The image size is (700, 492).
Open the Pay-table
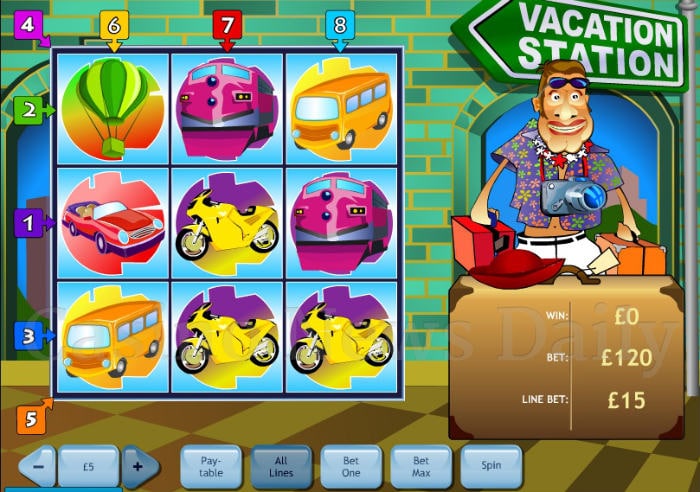(211, 466)
